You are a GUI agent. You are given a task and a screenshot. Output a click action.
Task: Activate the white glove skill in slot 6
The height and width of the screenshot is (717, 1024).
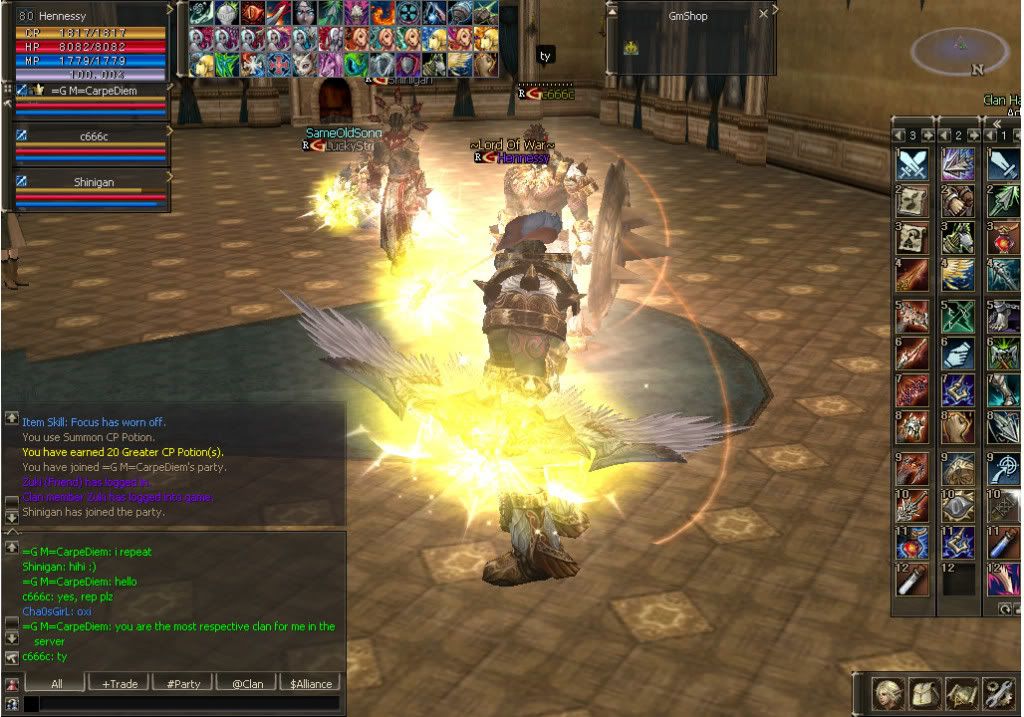(958, 353)
